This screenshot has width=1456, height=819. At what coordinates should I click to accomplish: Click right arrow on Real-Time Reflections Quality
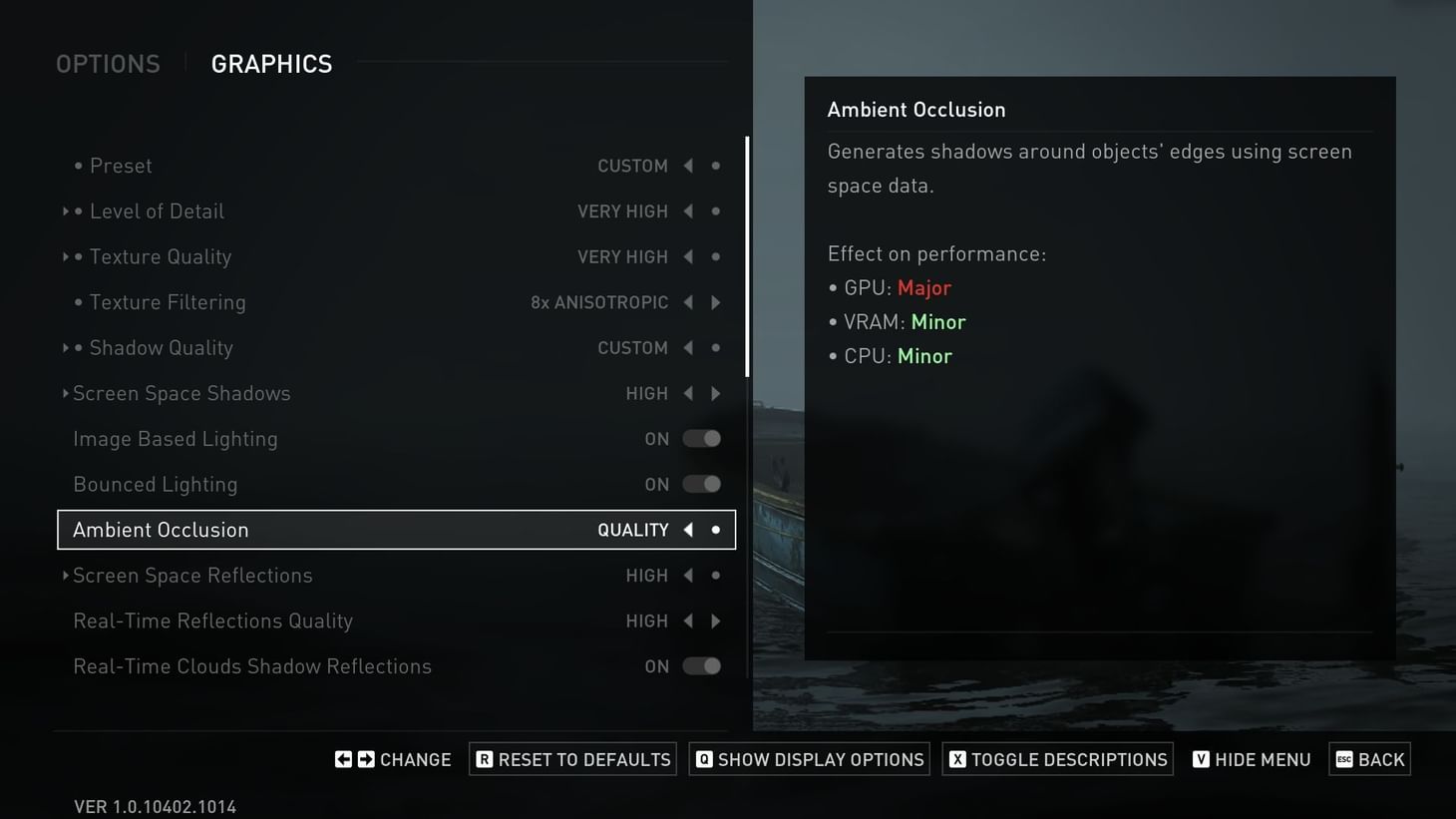tap(716, 620)
